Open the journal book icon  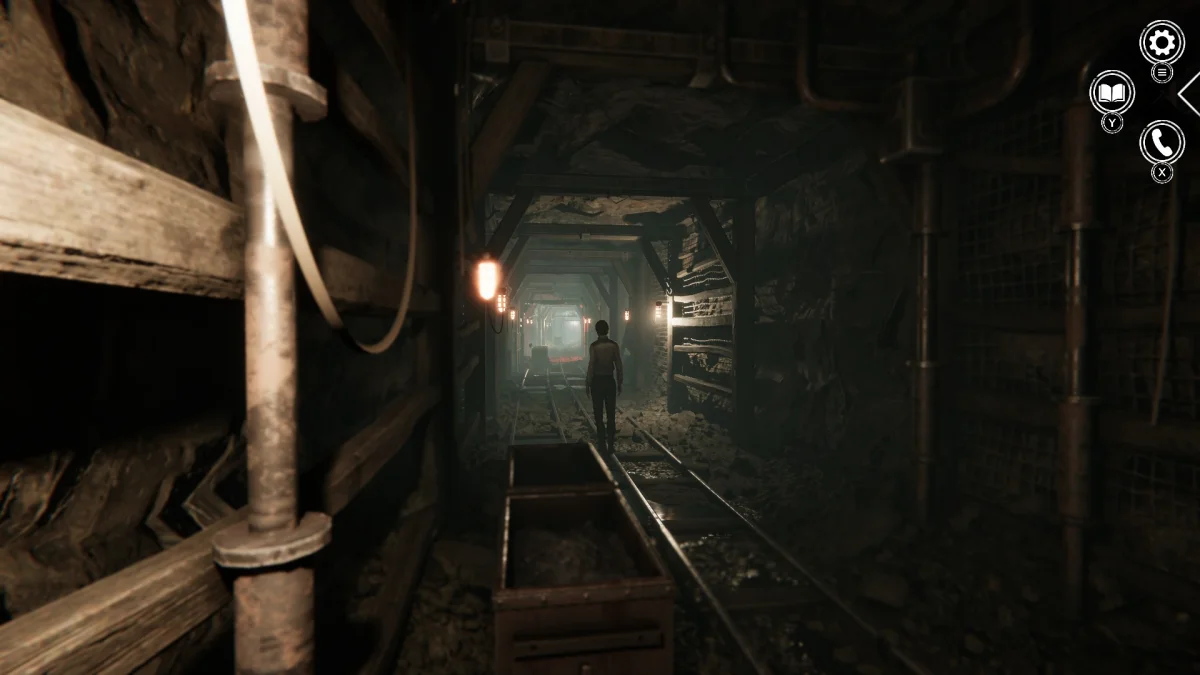coord(1111,92)
